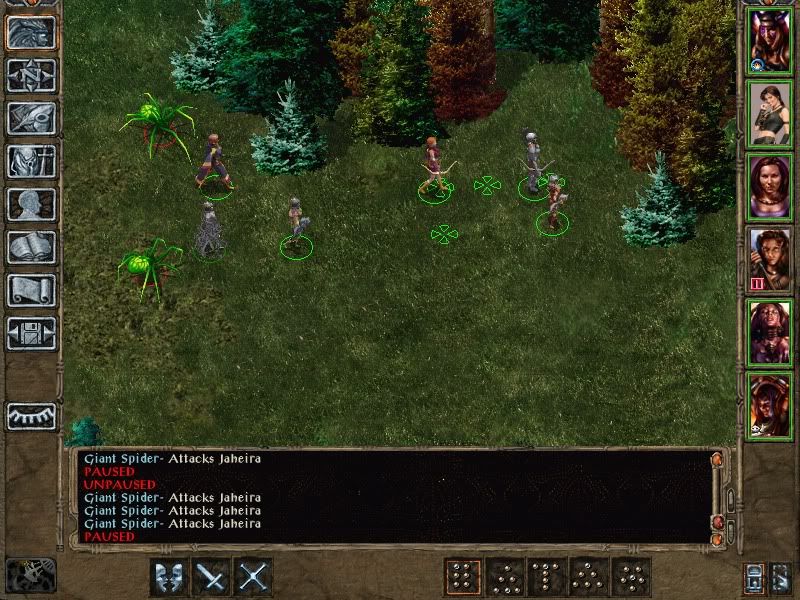Show the Character Record silhouette button
800x600 pixels.
coord(31,204)
